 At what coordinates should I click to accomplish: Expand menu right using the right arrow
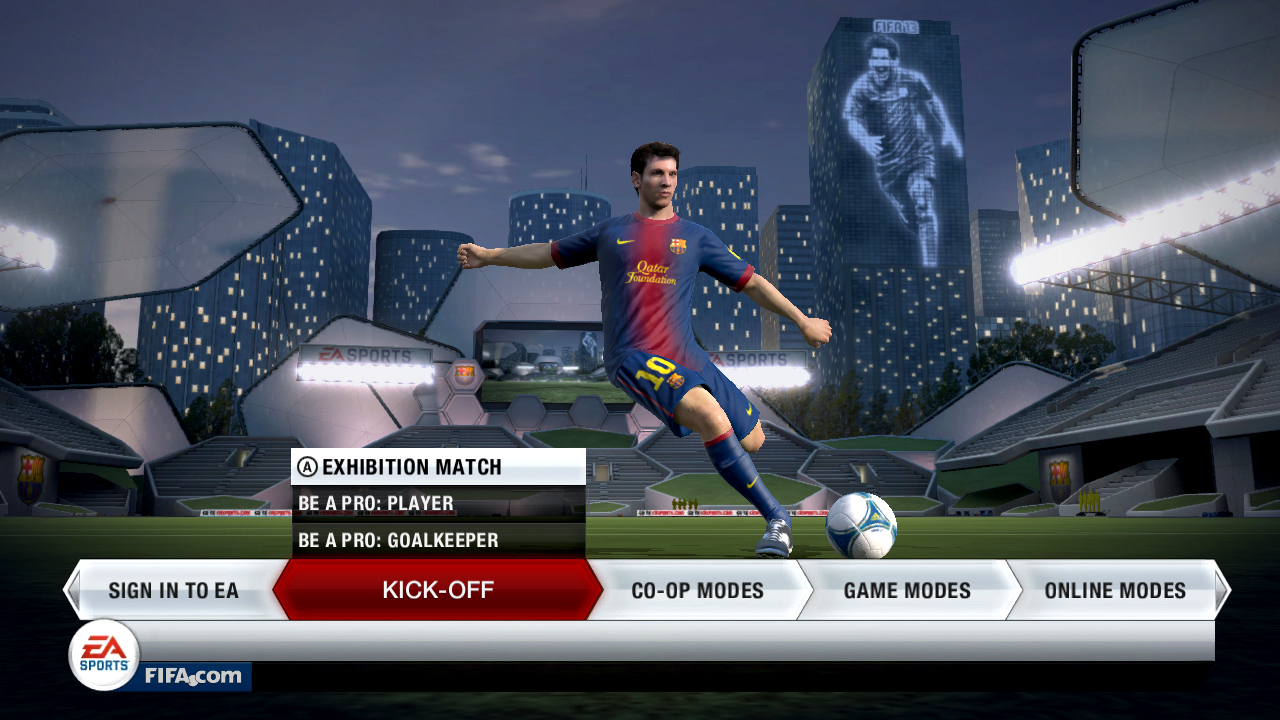(1222, 590)
